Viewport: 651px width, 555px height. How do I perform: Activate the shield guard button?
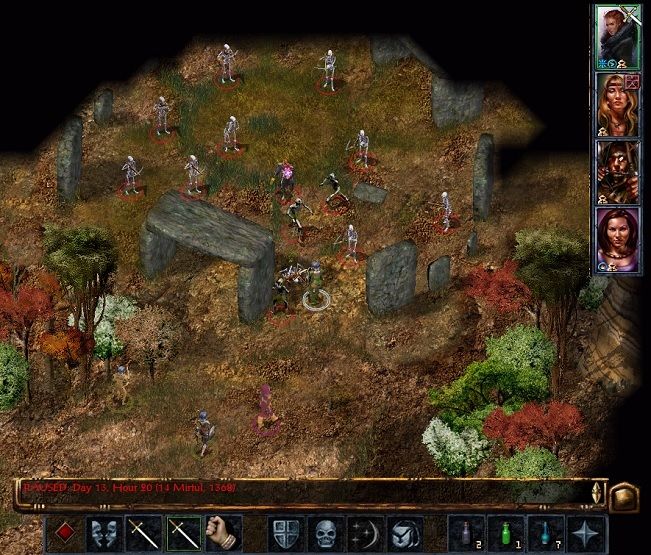click(285, 532)
